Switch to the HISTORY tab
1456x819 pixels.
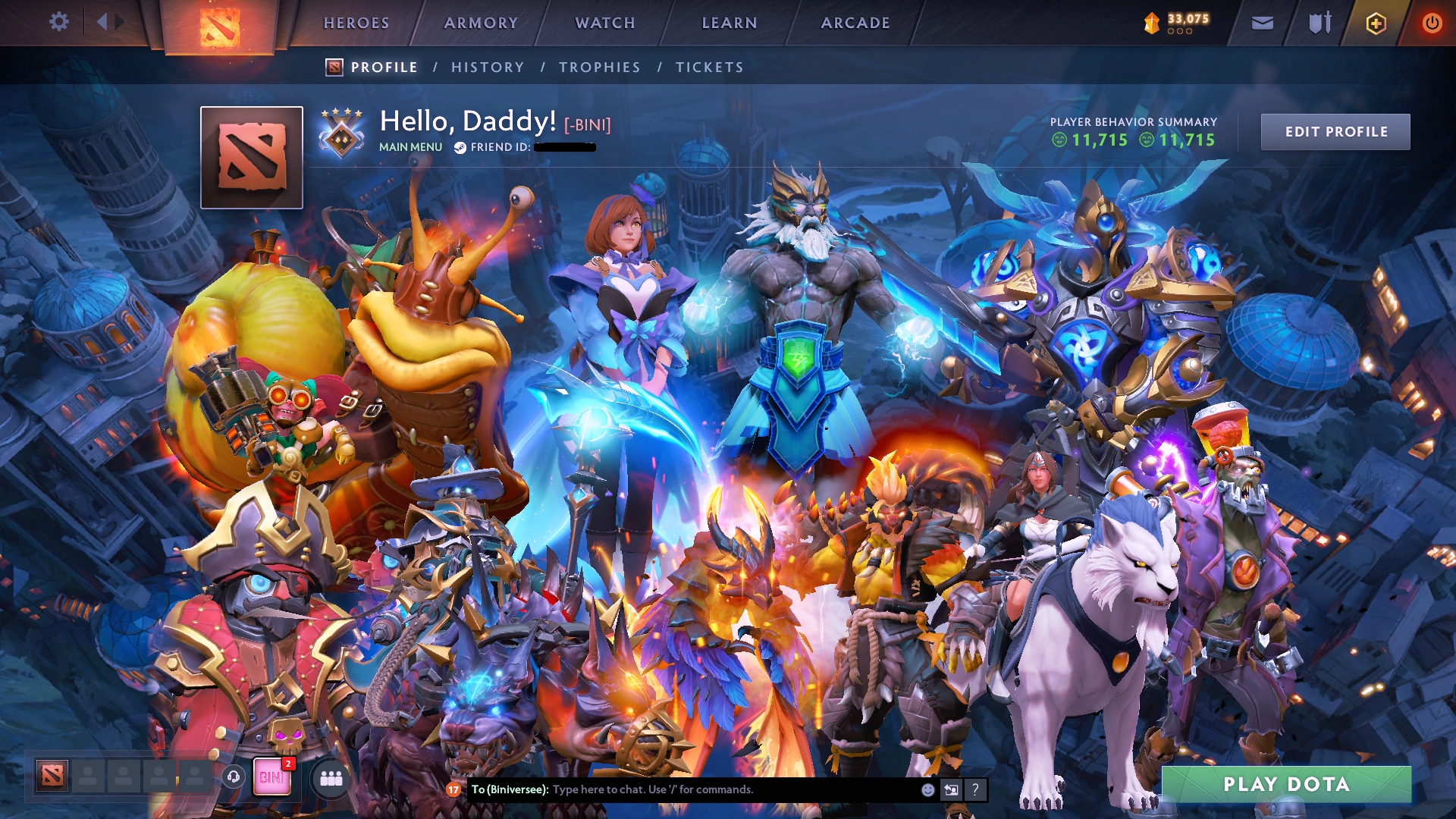coord(488,67)
